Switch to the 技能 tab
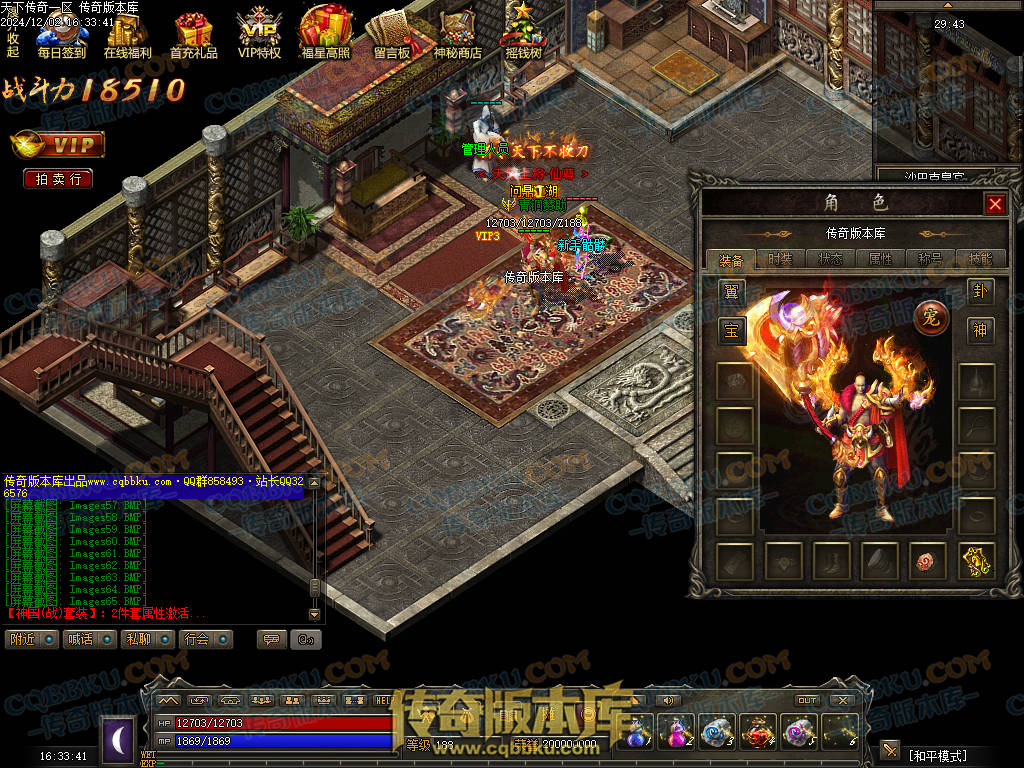The image size is (1024, 768). click(x=981, y=259)
